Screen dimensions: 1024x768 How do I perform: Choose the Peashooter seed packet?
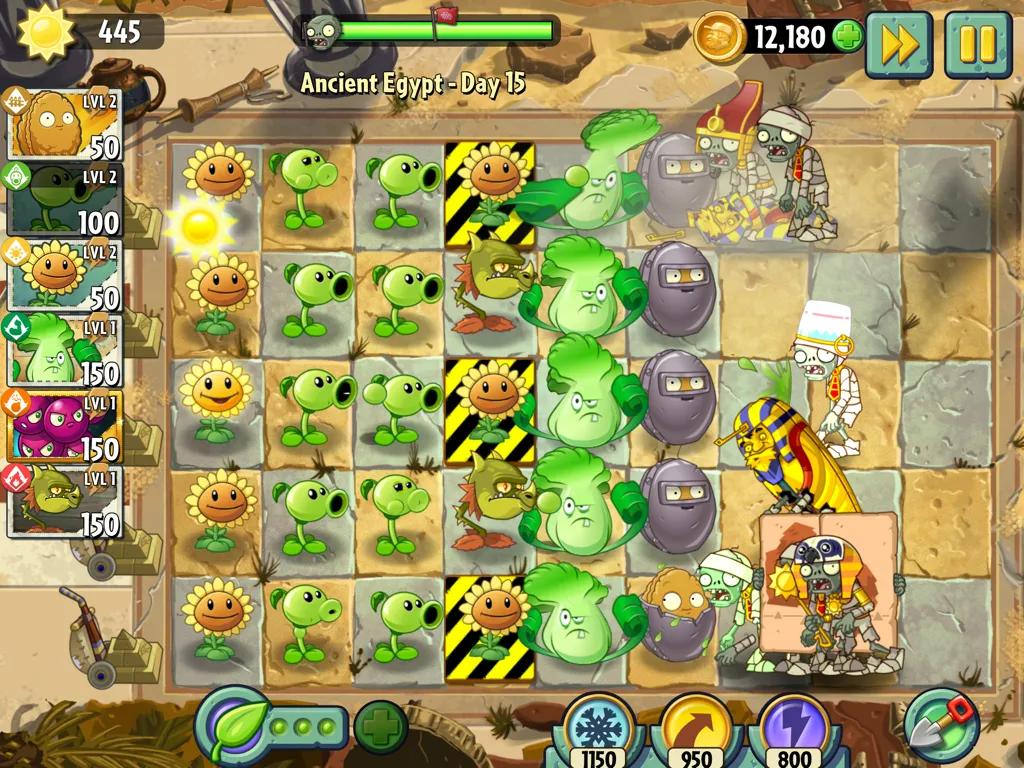pyautogui.click(x=64, y=199)
